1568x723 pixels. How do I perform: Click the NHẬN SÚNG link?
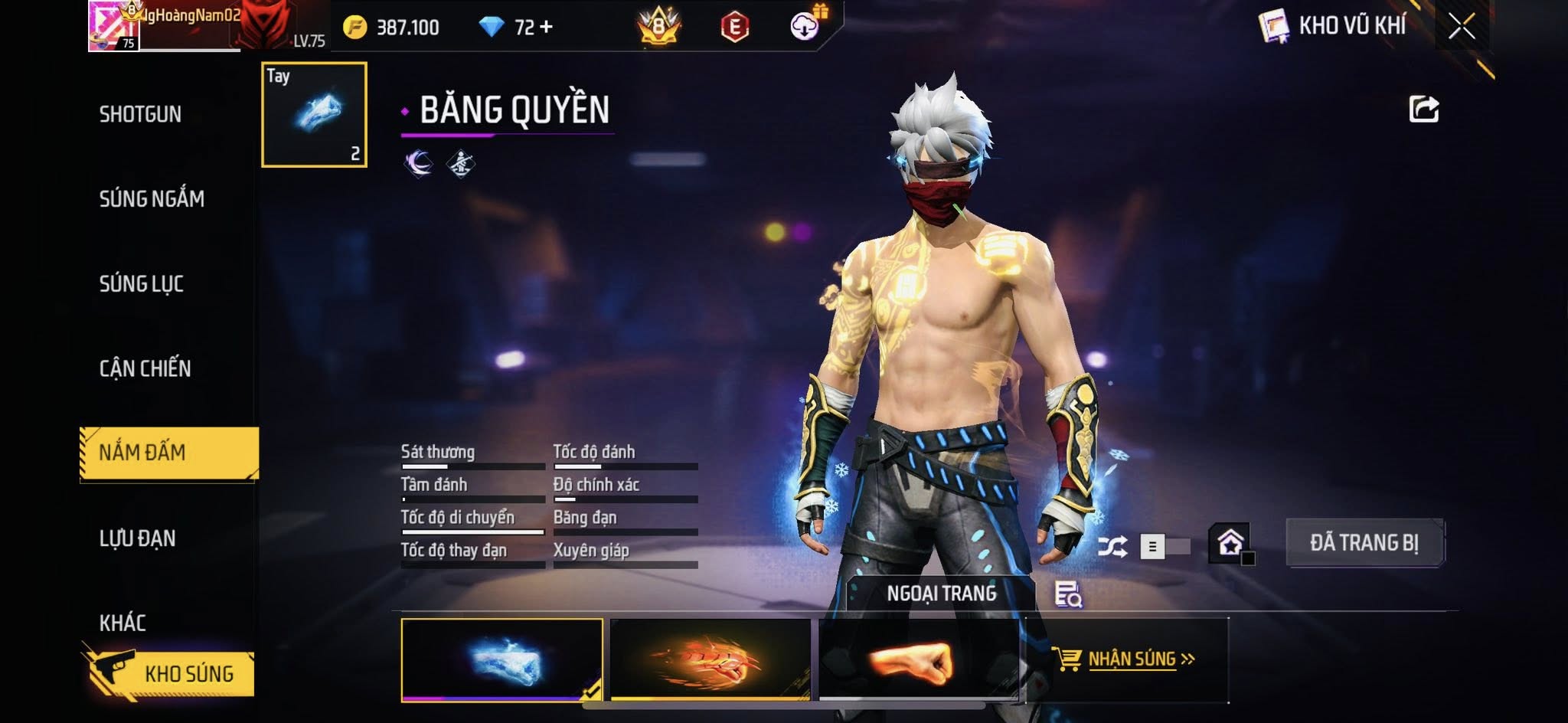tap(1132, 659)
